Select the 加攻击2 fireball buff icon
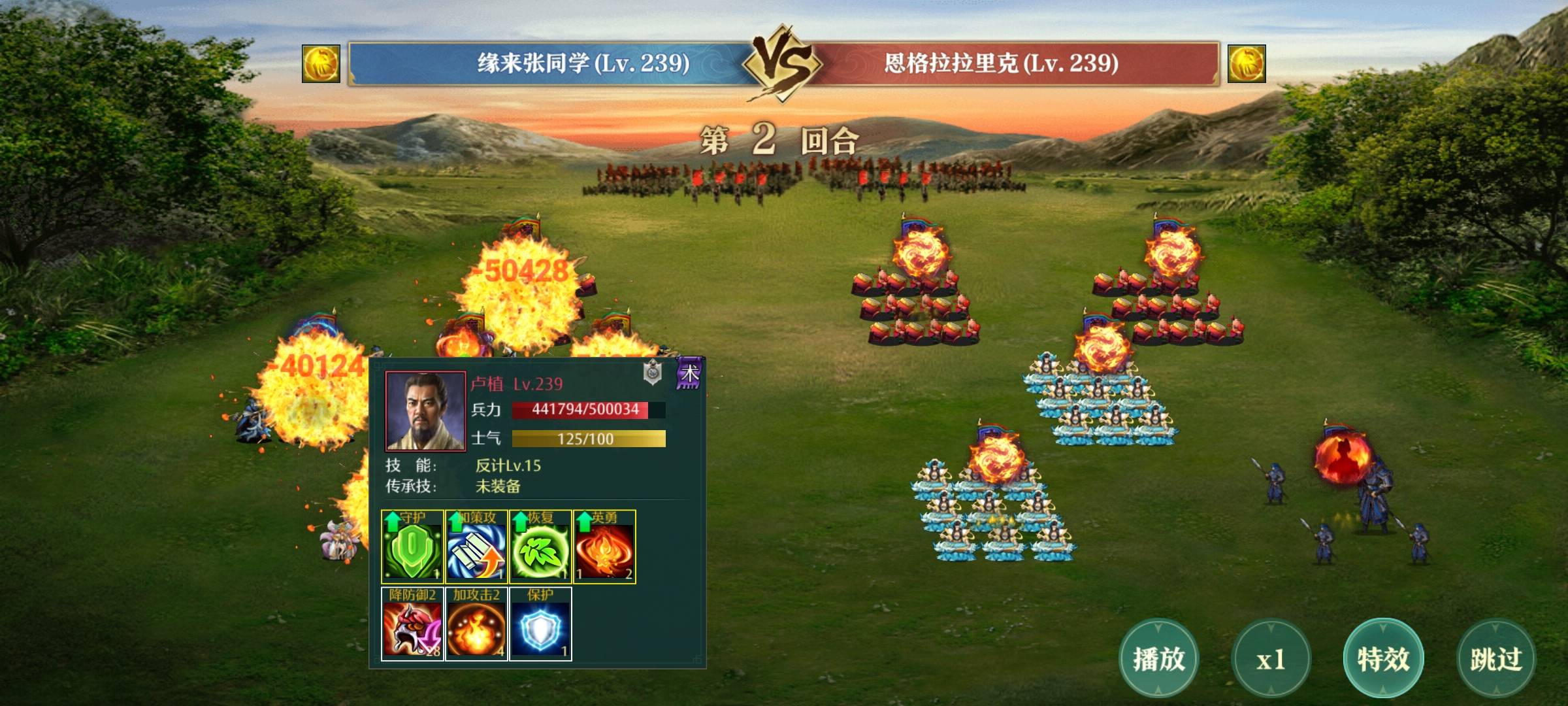This screenshot has width=1568, height=706. (x=476, y=624)
